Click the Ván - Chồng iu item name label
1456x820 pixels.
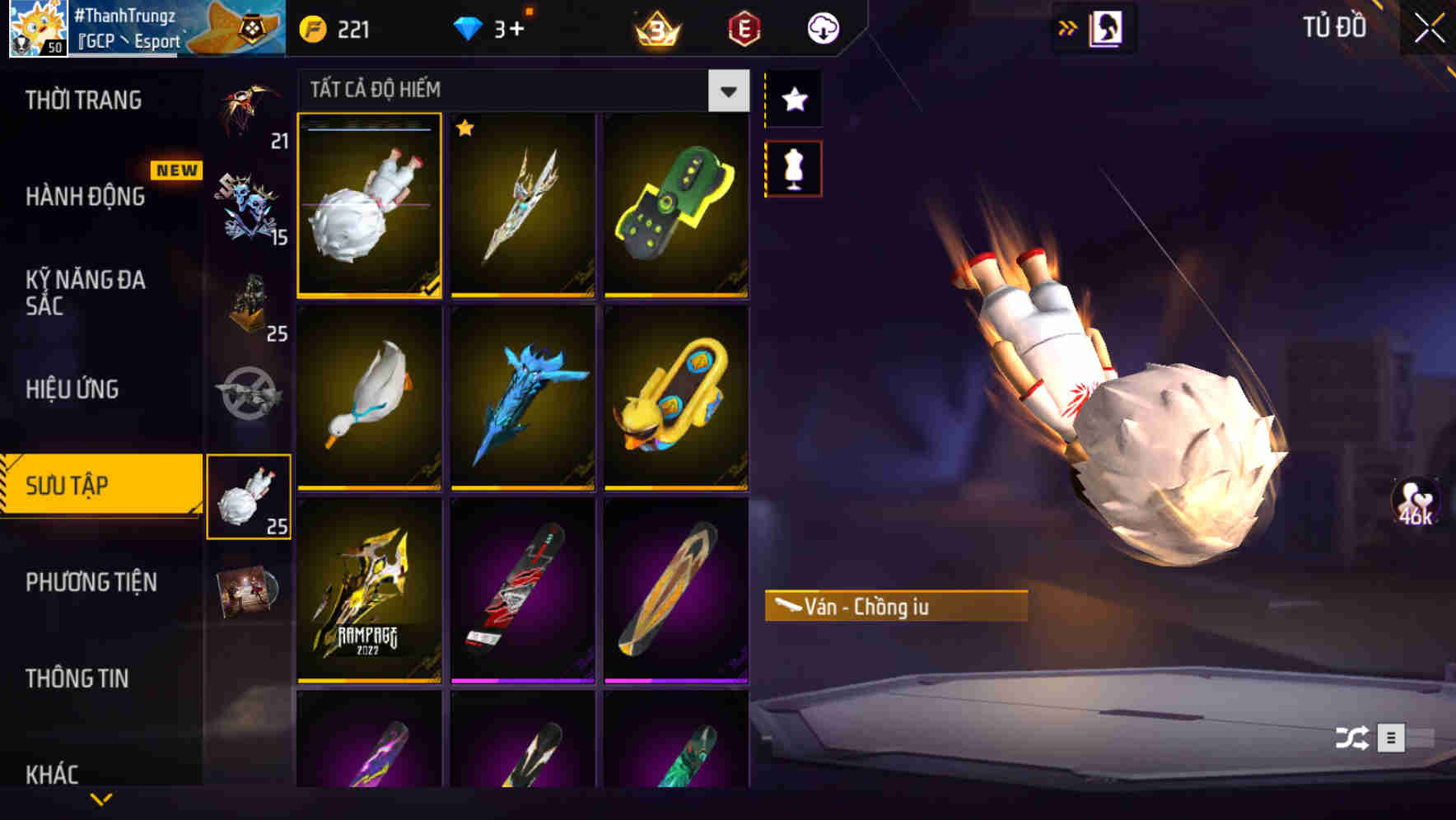click(894, 608)
